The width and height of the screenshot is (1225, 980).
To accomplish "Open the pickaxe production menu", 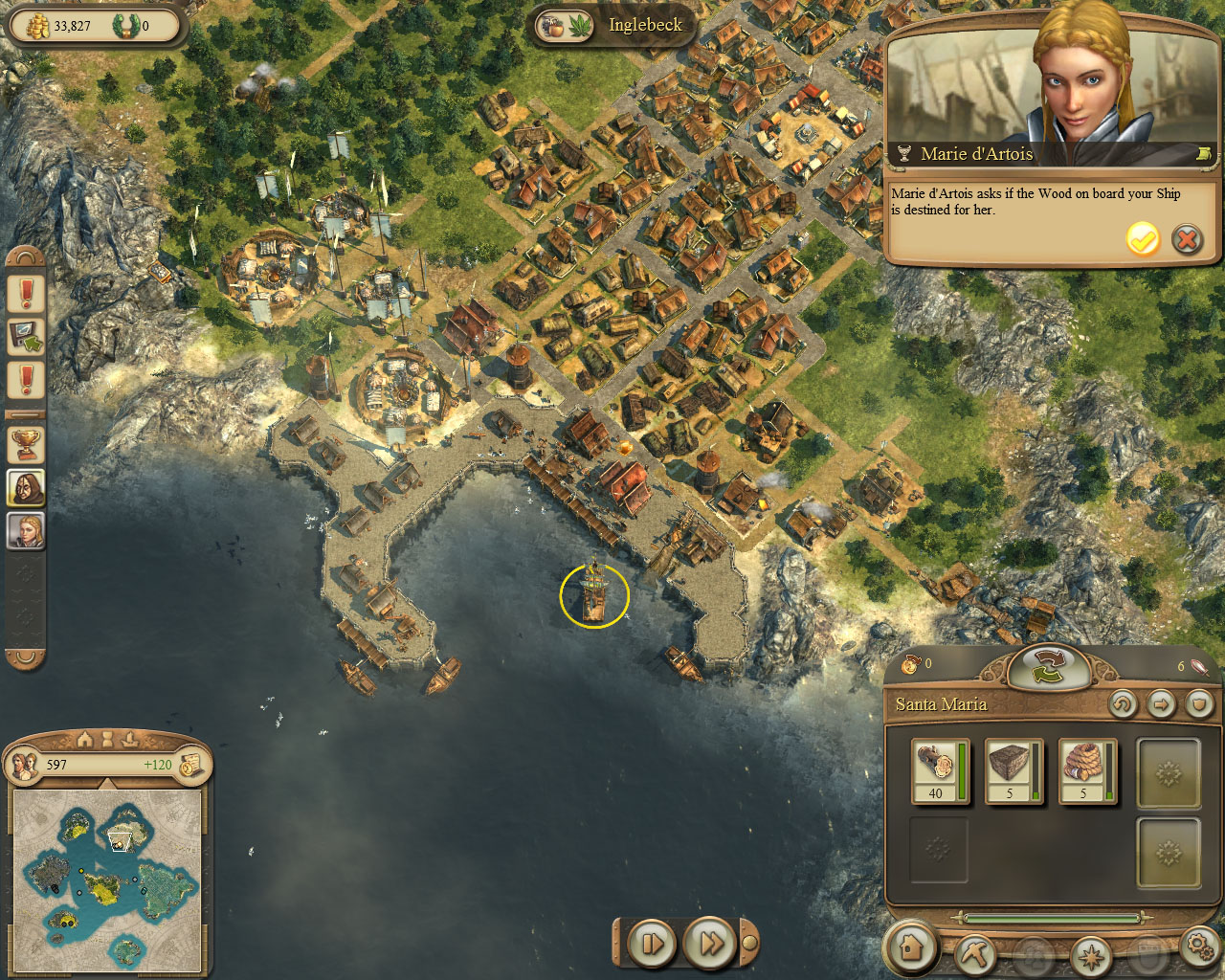I will tap(976, 953).
